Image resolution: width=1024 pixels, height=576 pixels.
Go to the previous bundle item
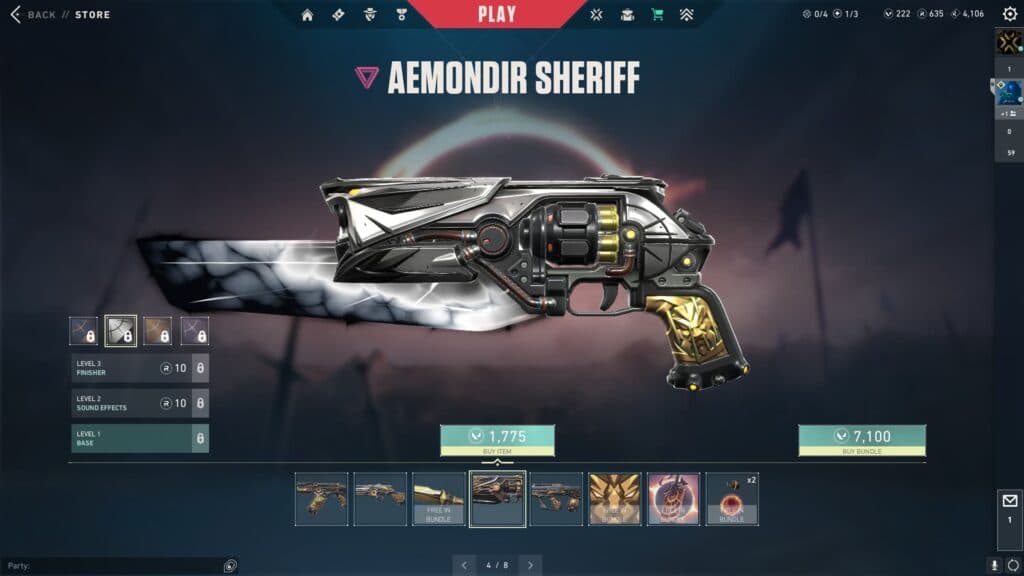tap(464, 565)
